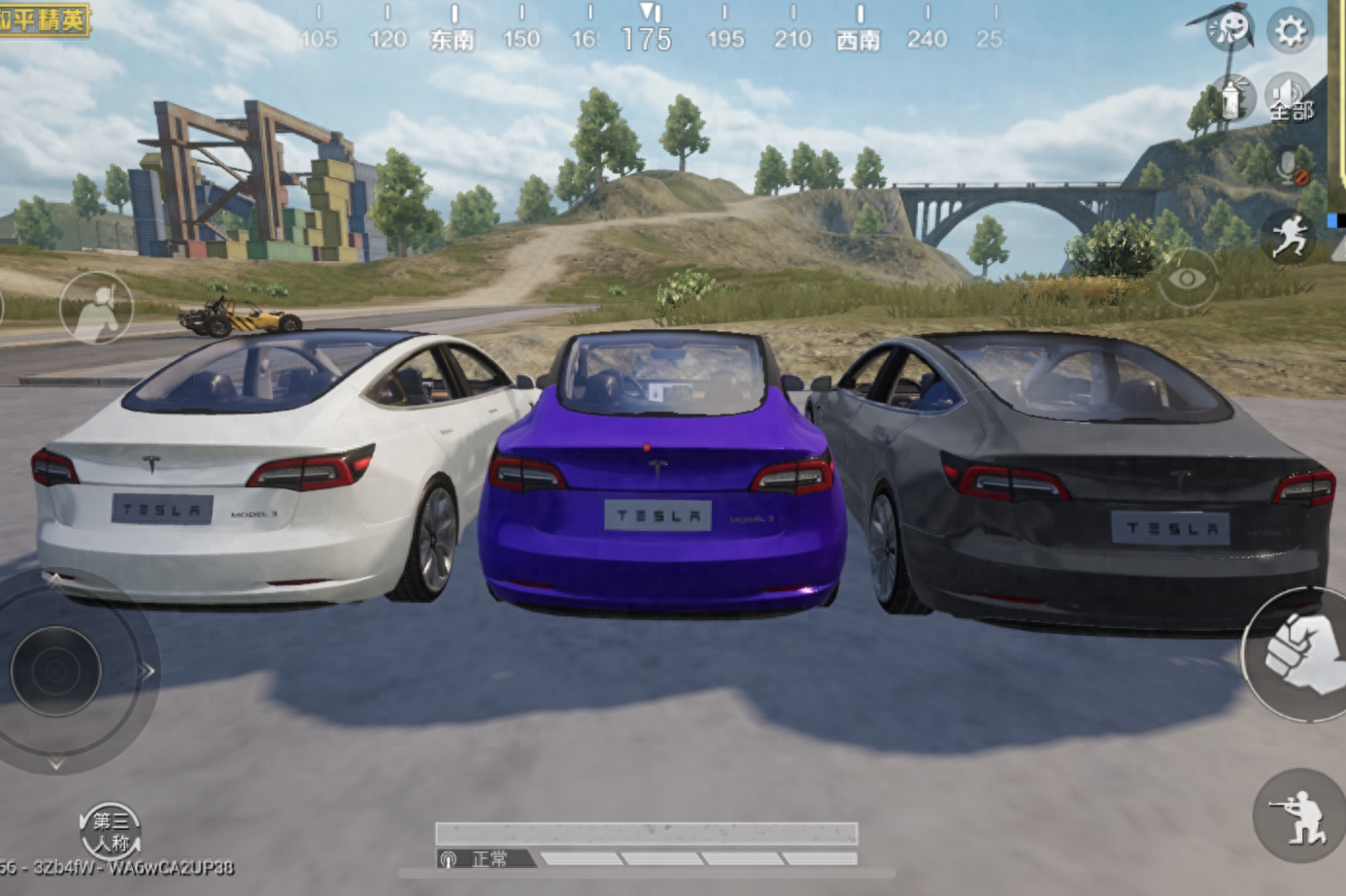1346x896 pixels.
Task: Change the 全部 voice speaker channel
Action: [x=1290, y=98]
